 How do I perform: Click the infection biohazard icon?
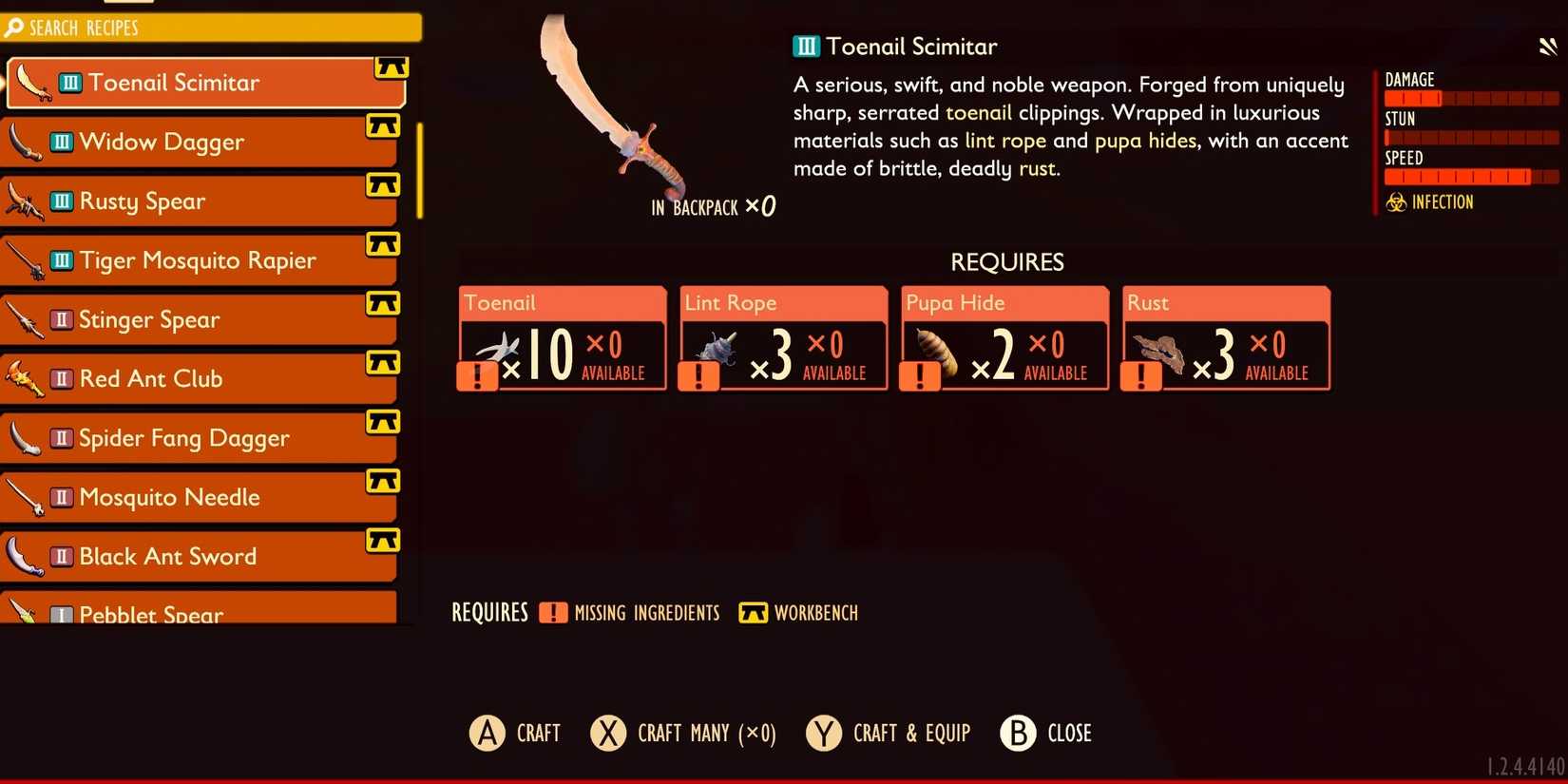(x=1395, y=202)
